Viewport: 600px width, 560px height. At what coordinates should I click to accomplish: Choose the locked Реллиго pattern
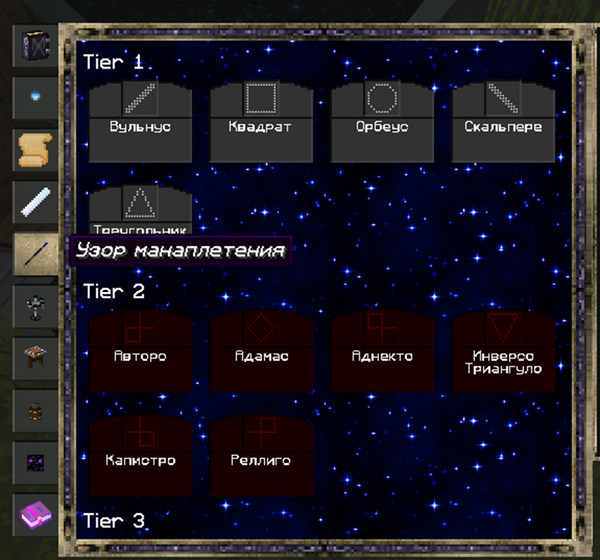point(261,456)
